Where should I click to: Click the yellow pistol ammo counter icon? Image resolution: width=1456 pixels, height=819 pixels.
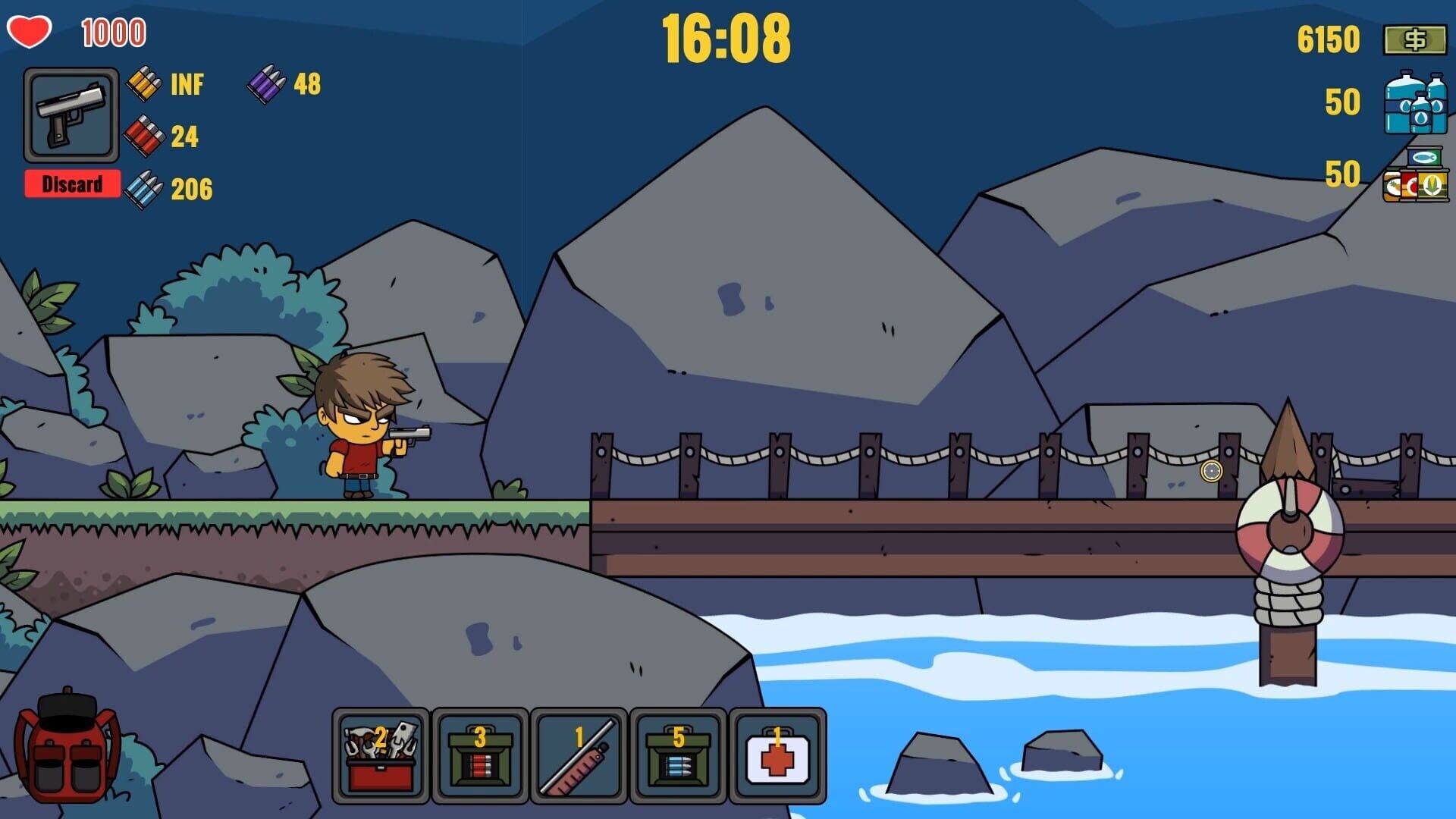click(x=145, y=84)
